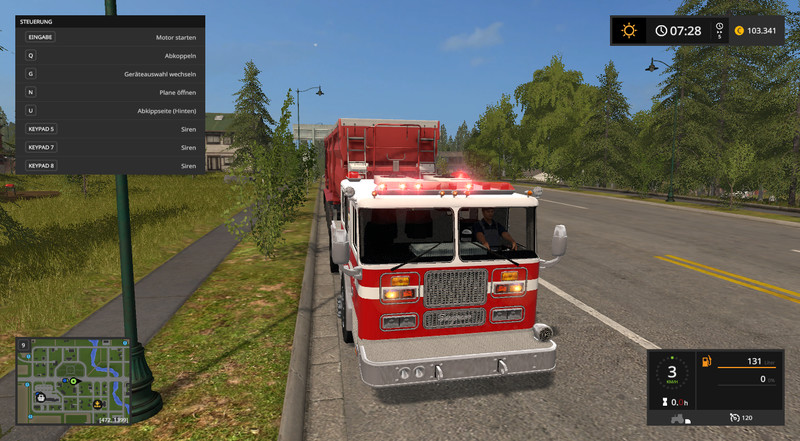Viewport: 800px width, 441px height.
Task: Select the gold coin money icon
Action: pyautogui.click(x=739, y=30)
